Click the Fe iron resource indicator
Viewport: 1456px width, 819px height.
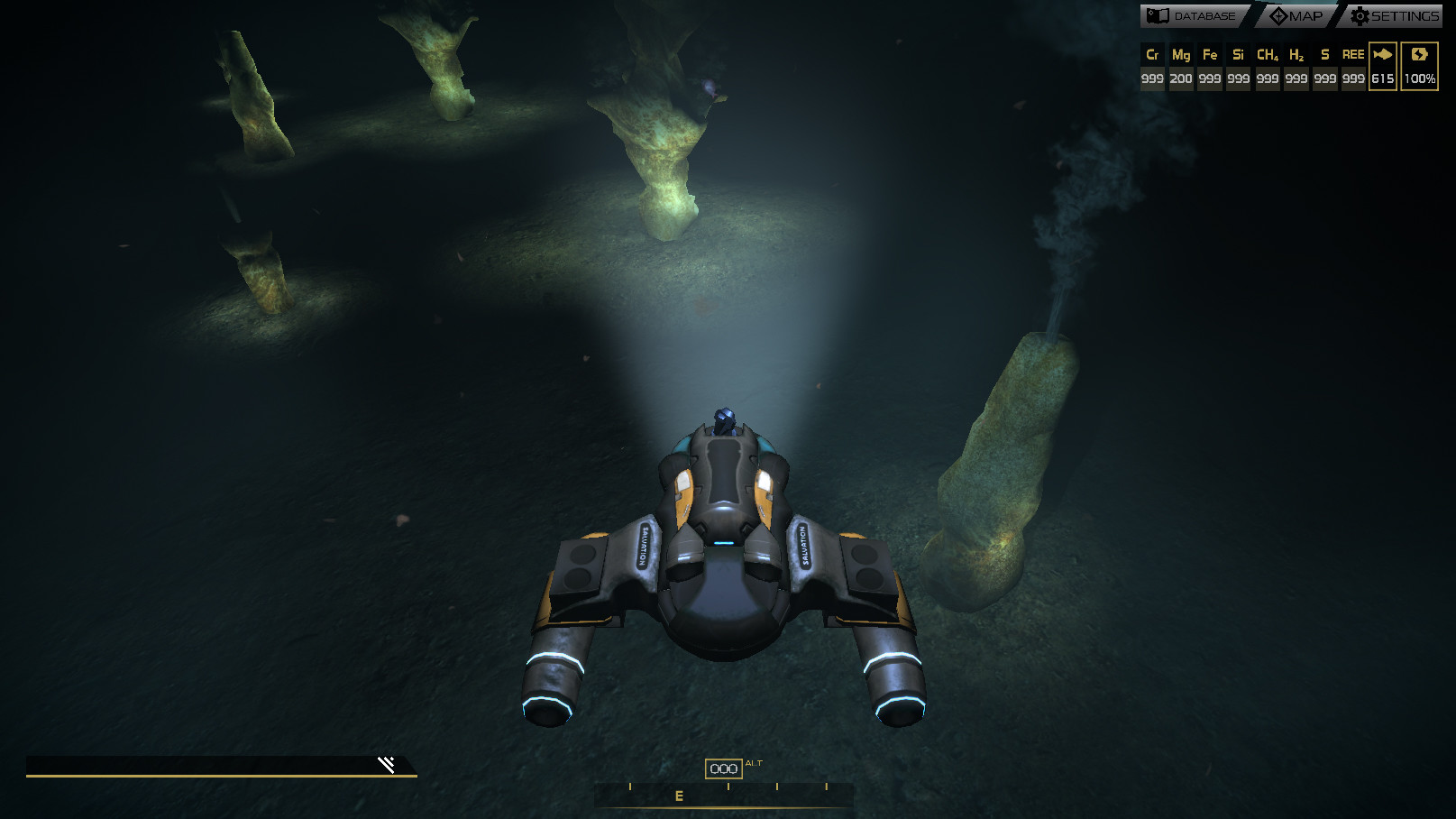click(x=1210, y=54)
